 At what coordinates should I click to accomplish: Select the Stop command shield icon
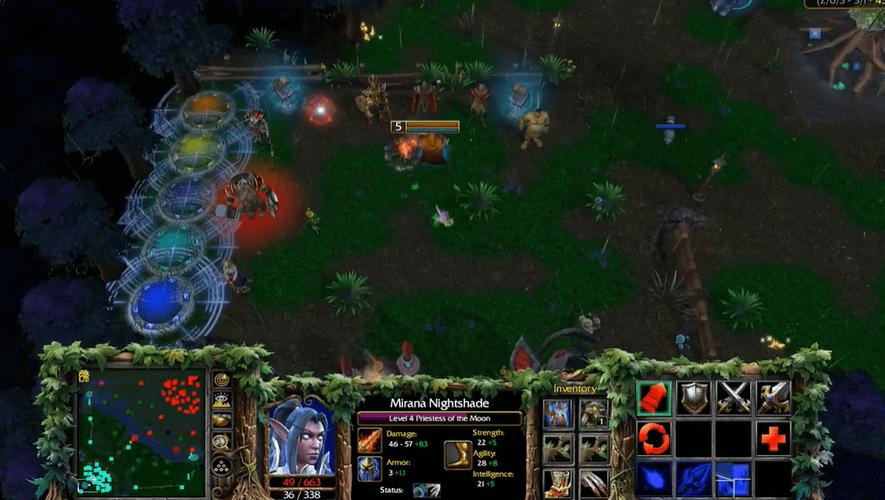coord(693,397)
